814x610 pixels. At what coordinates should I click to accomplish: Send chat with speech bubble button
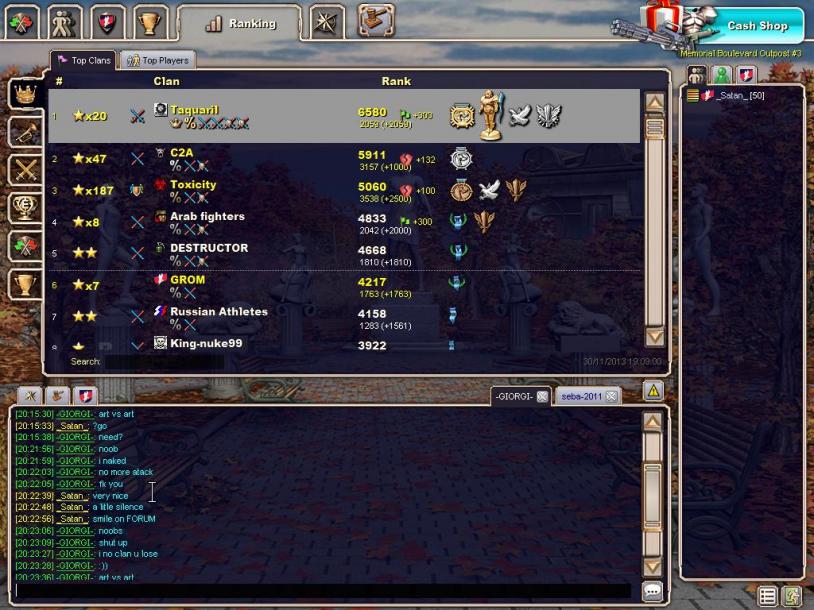click(x=652, y=591)
